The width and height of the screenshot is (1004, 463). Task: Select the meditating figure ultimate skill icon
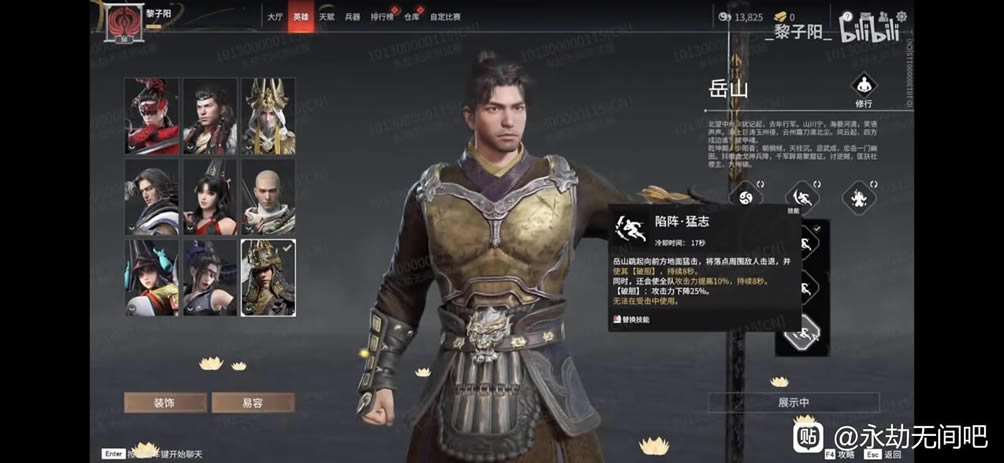pyautogui.click(x=858, y=196)
